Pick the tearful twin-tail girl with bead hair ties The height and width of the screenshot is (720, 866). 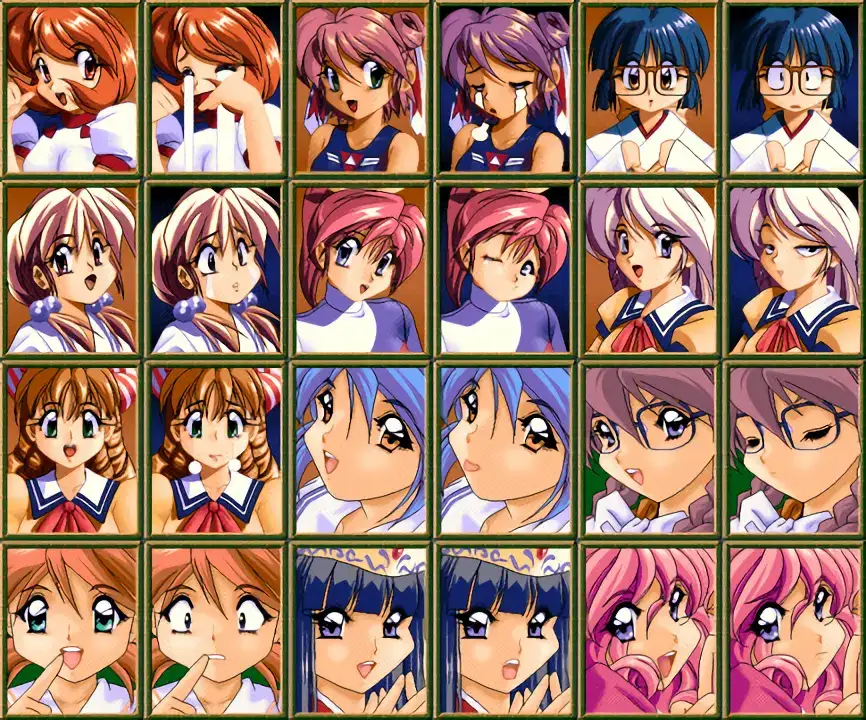click(x=216, y=269)
